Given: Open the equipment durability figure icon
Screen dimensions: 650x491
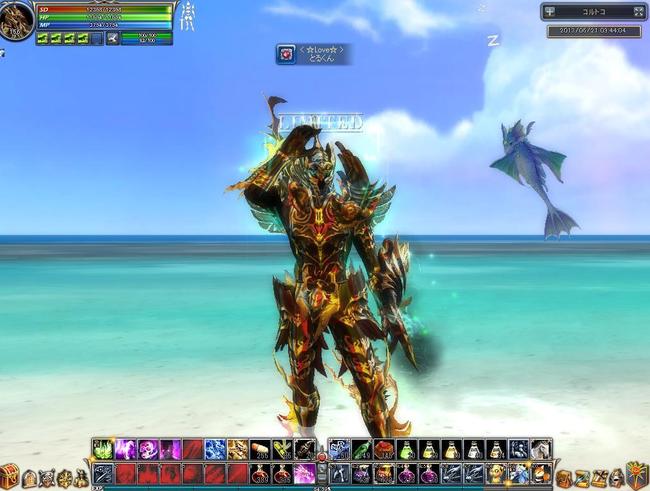Looking at the screenshot, I should click(187, 16).
